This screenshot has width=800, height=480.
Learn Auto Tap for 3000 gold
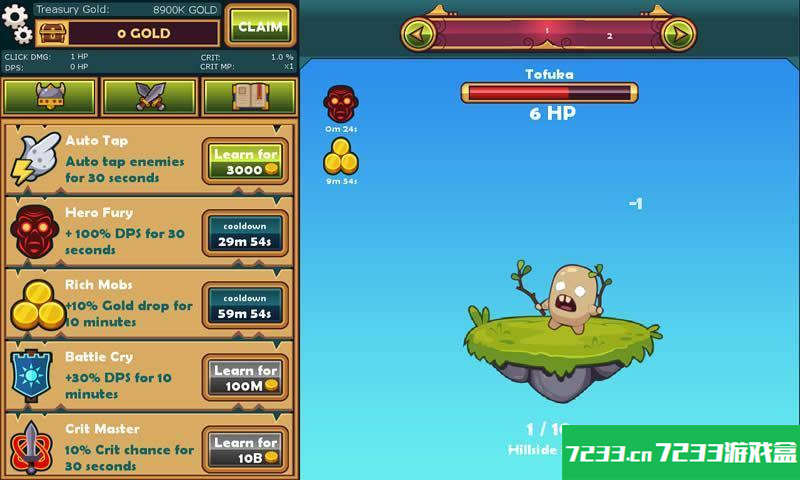[x=245, y=162]
